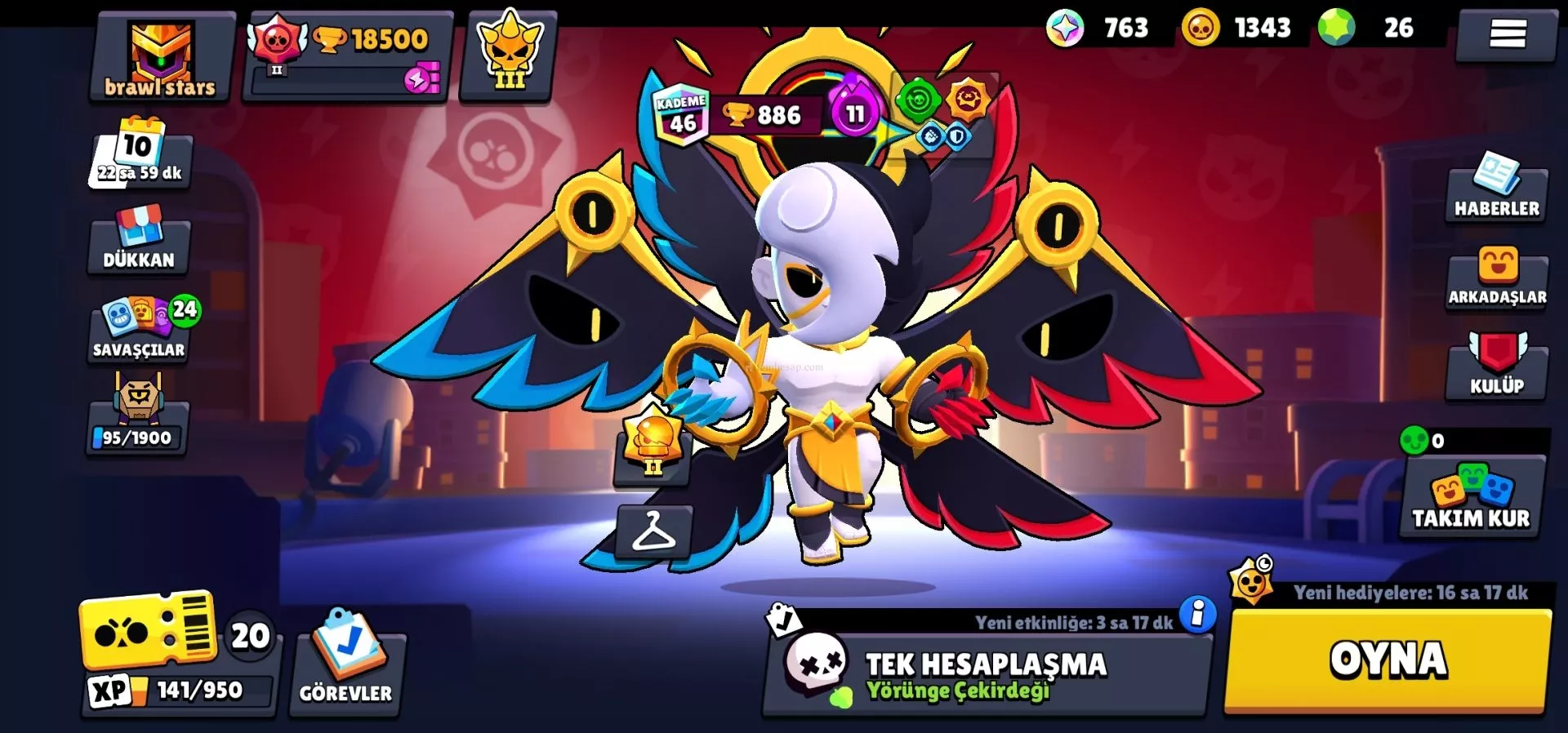This screenshot has width=1568, height=733.
Task: Start a match with the OYNA button
Action: click(1387, 660)
